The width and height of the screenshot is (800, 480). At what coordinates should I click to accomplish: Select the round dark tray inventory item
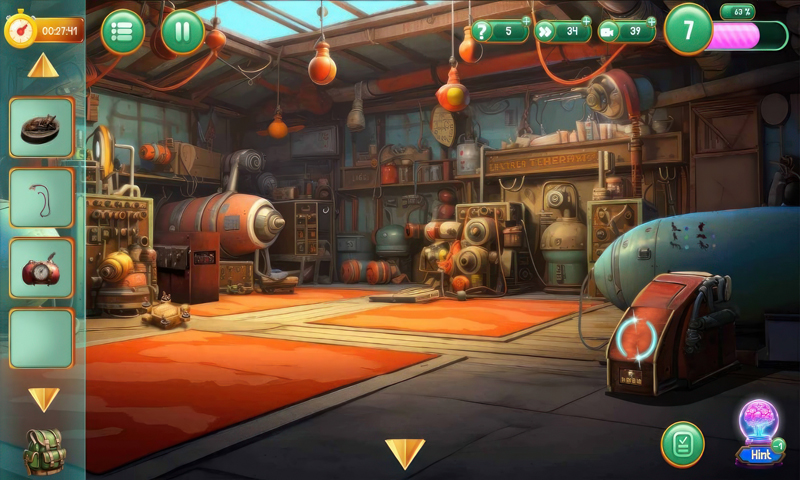[x=42, y=127]
